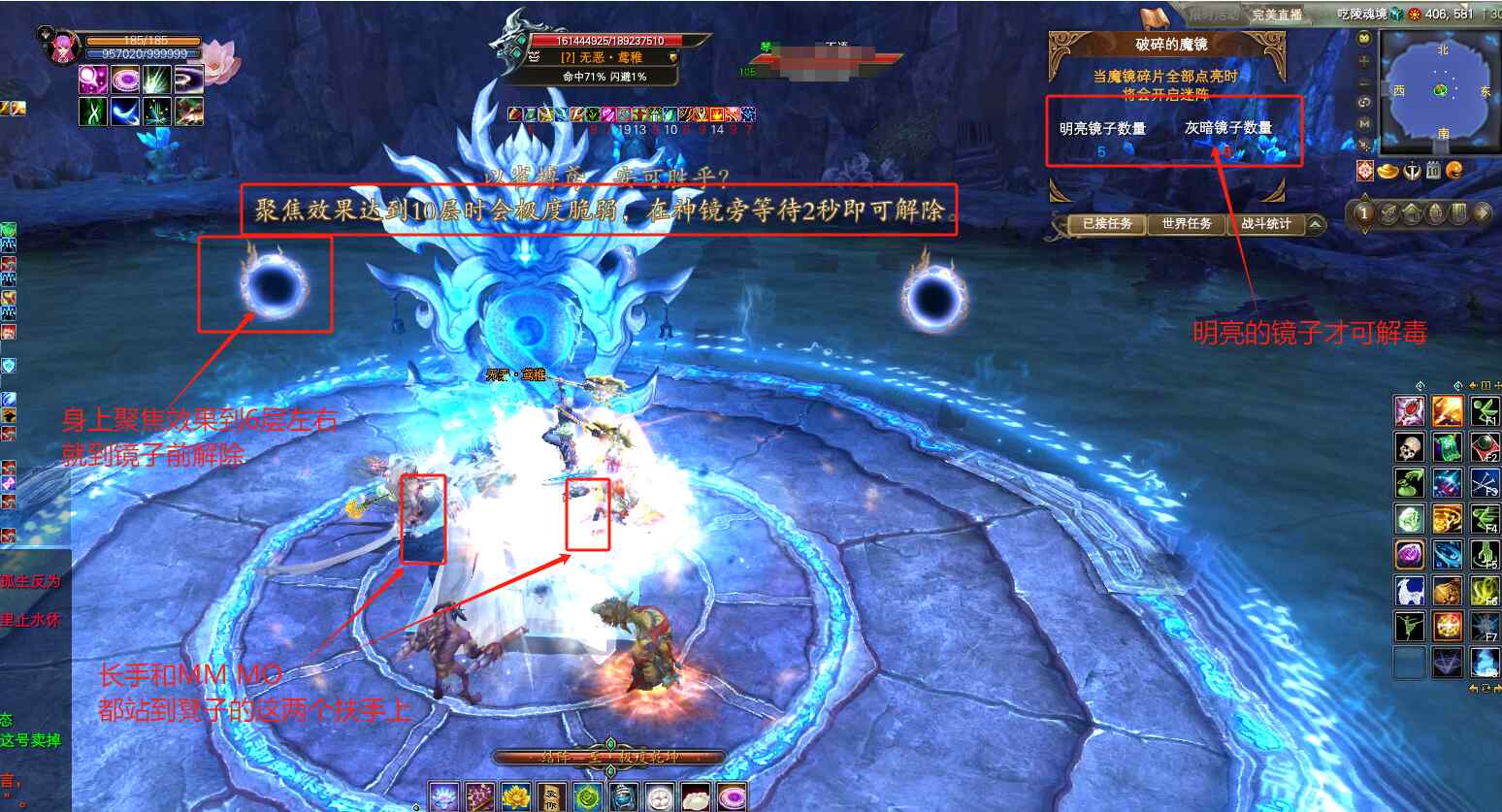Use the white skull skill

tap(1409, 447)
